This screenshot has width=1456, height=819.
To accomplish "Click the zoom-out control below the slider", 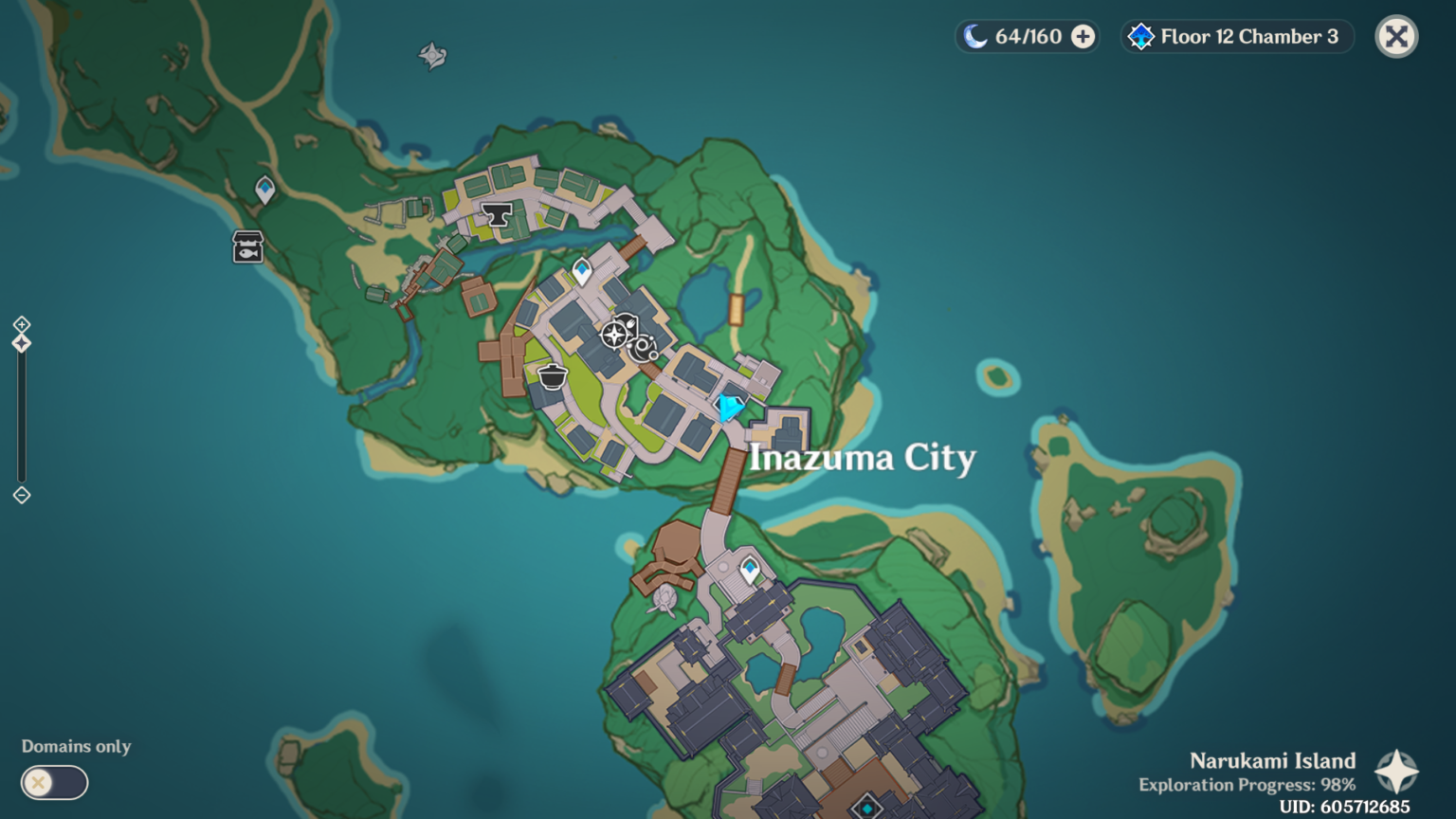I will 21,494.
